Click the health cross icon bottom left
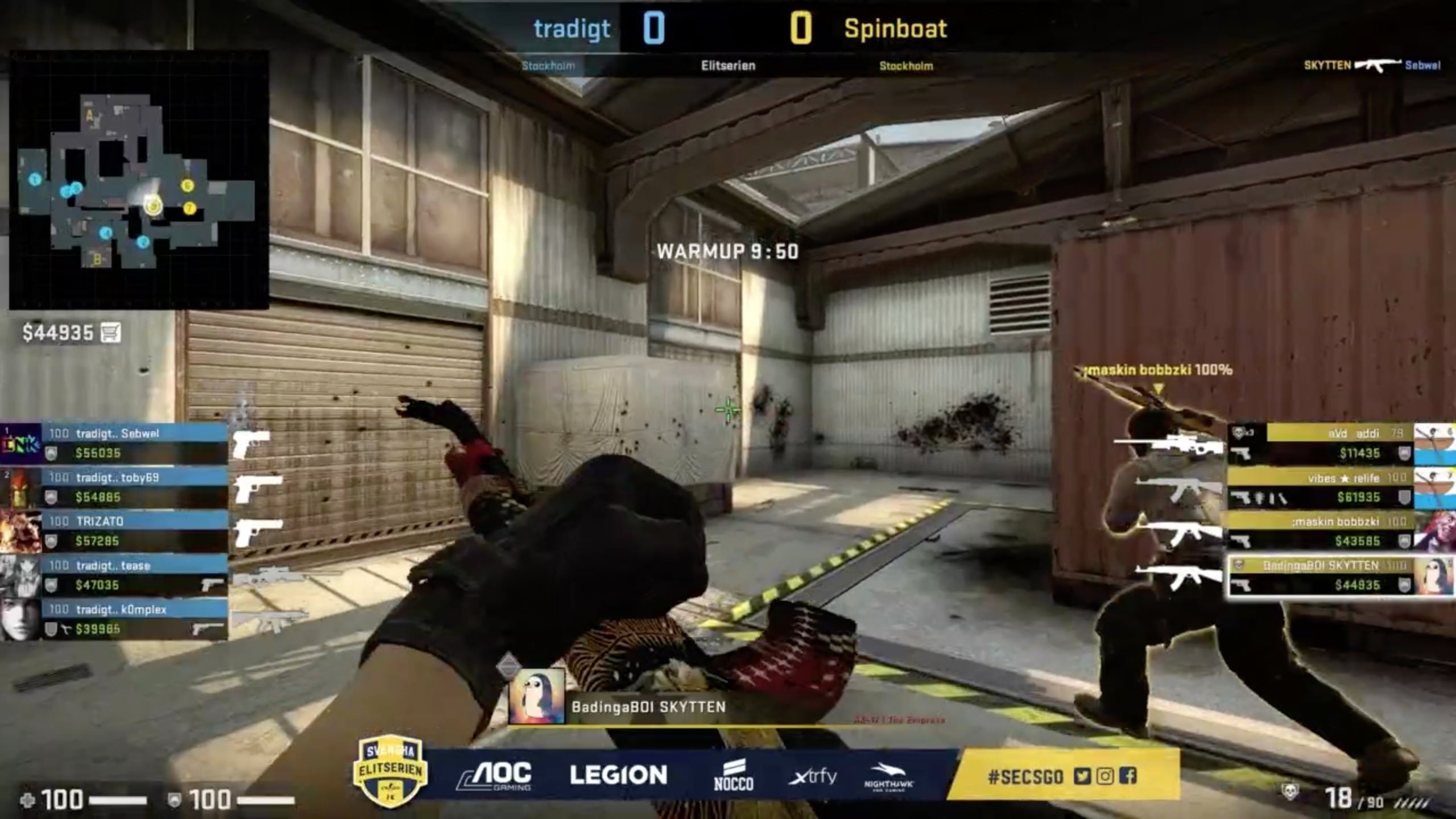This screenshot has height=819, width=1456. (28, 799)
